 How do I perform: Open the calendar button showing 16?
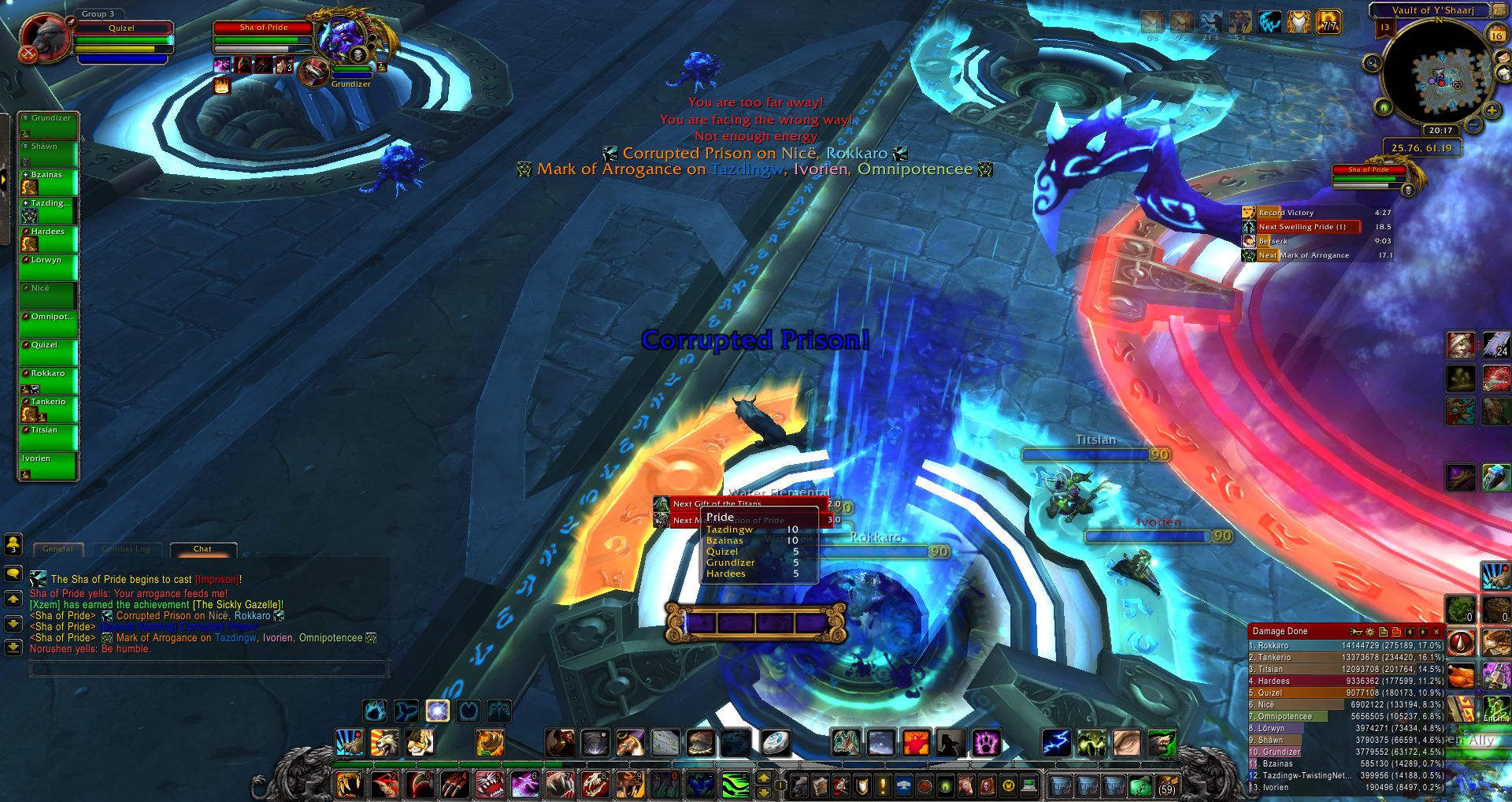pos(1496,35)
